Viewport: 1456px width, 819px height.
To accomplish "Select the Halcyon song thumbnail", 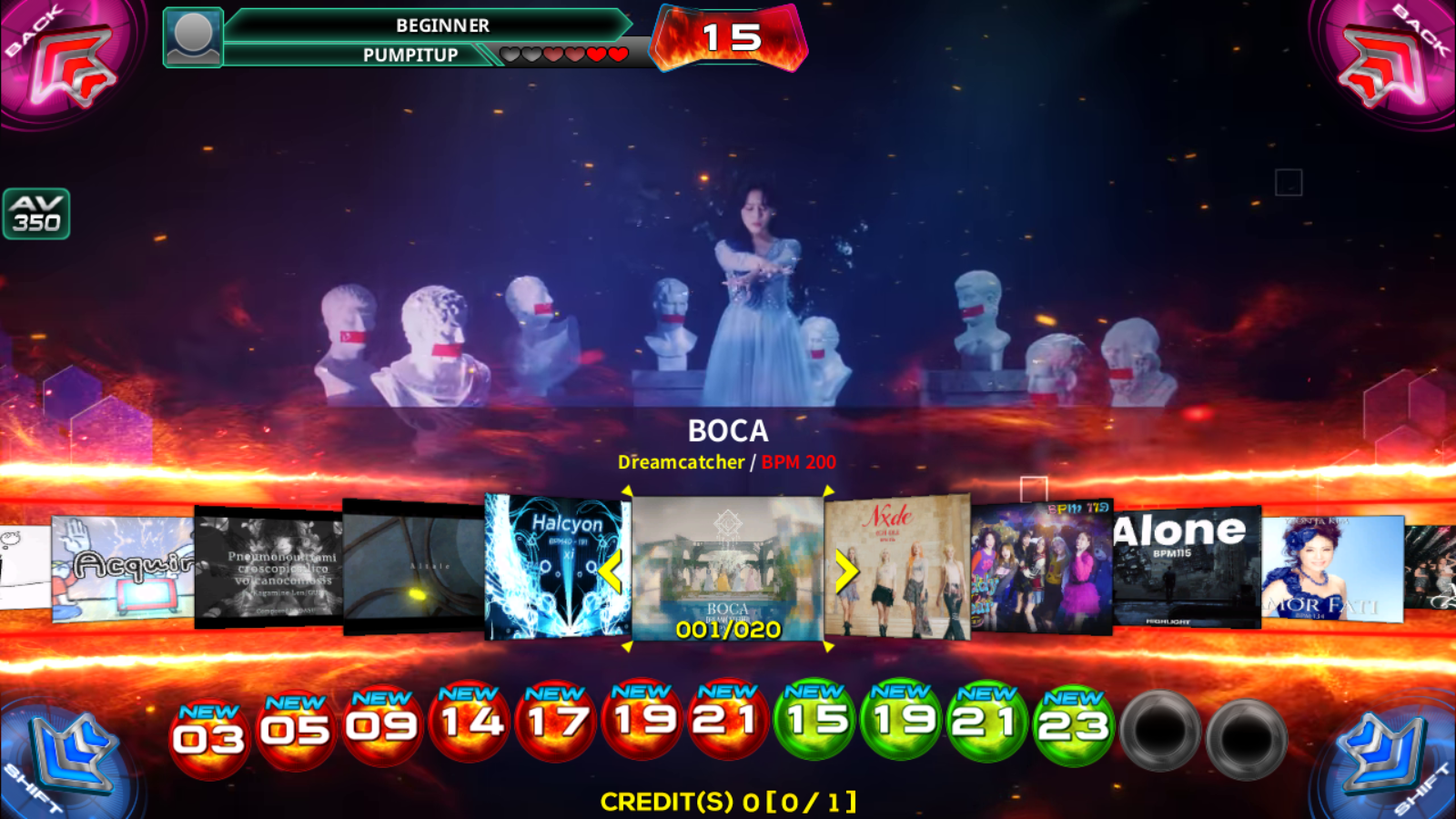I will pos(555,566).
